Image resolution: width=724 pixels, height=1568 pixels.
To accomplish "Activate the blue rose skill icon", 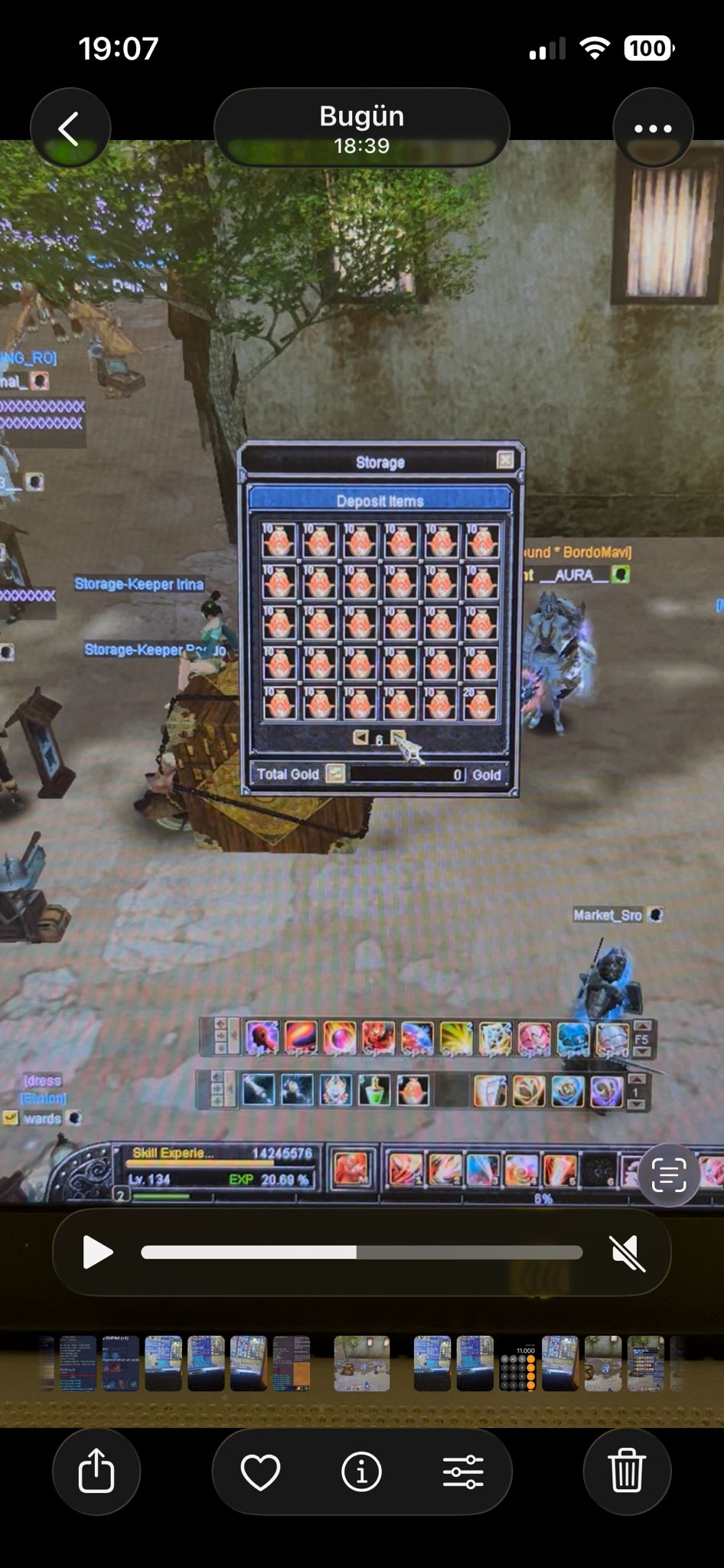I will 568,1091.
